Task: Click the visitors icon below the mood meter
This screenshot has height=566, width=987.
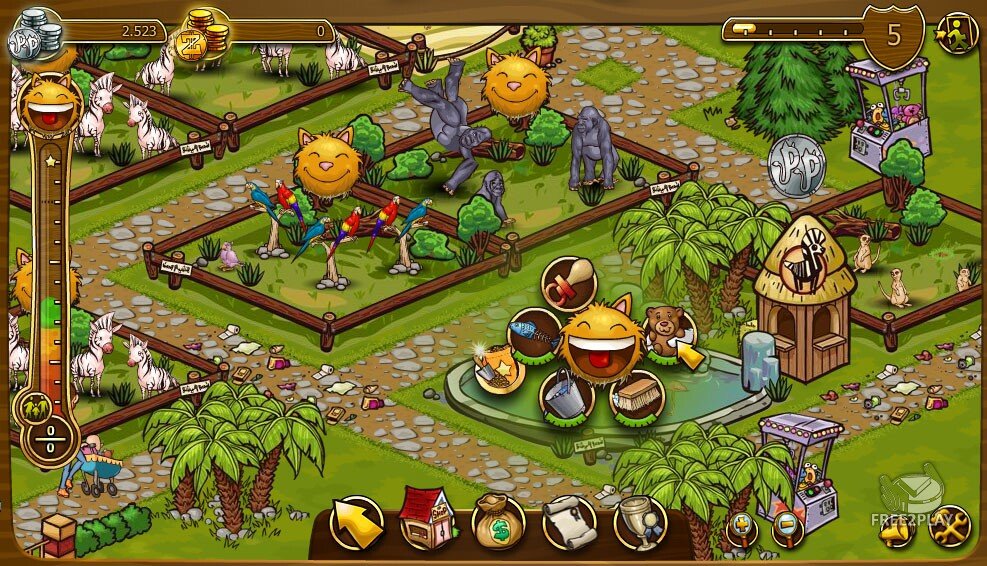Action: point(37,407)
